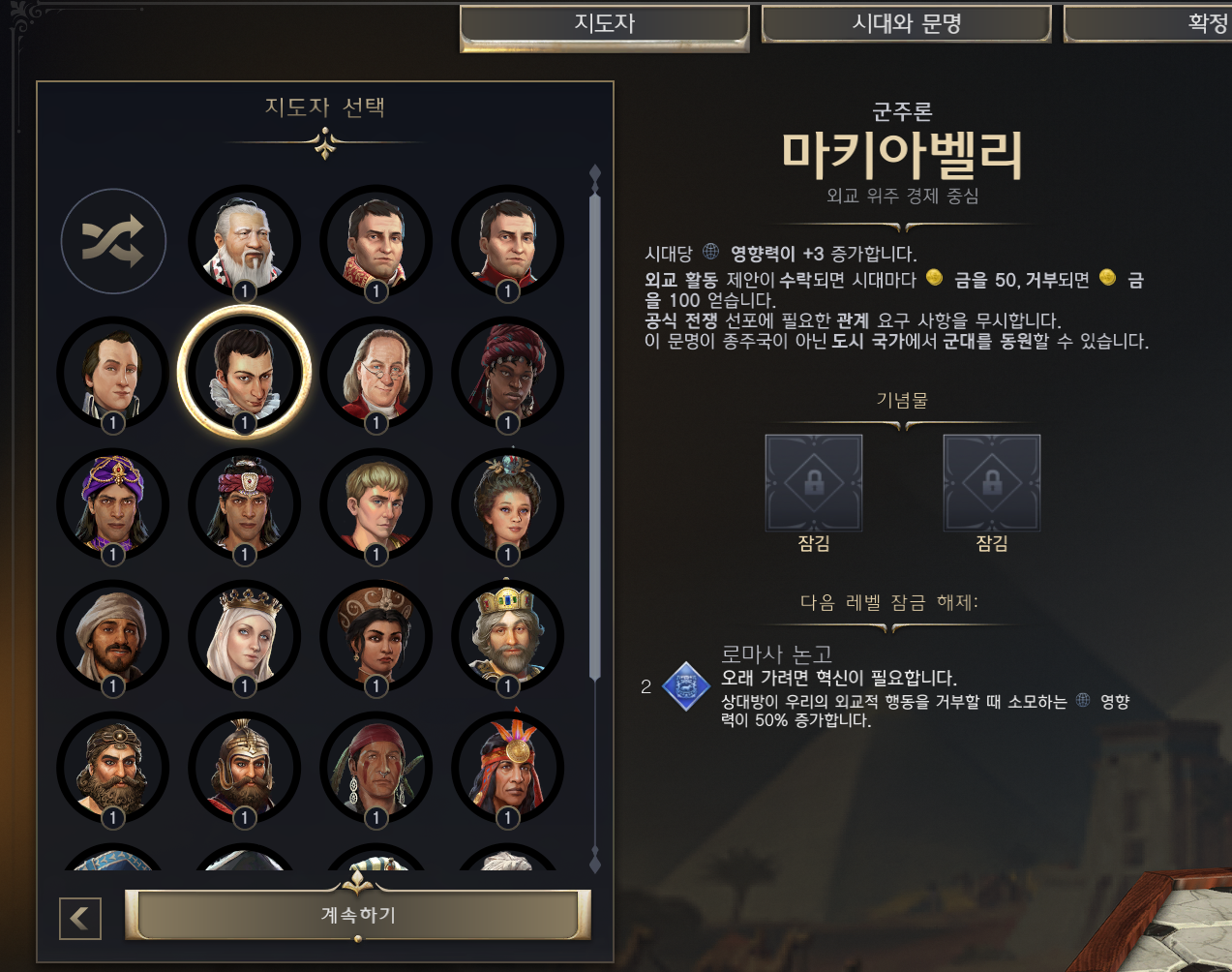Choose the leader wearing a red headwrap
The image size is (1232, 972).
point(508,372)
